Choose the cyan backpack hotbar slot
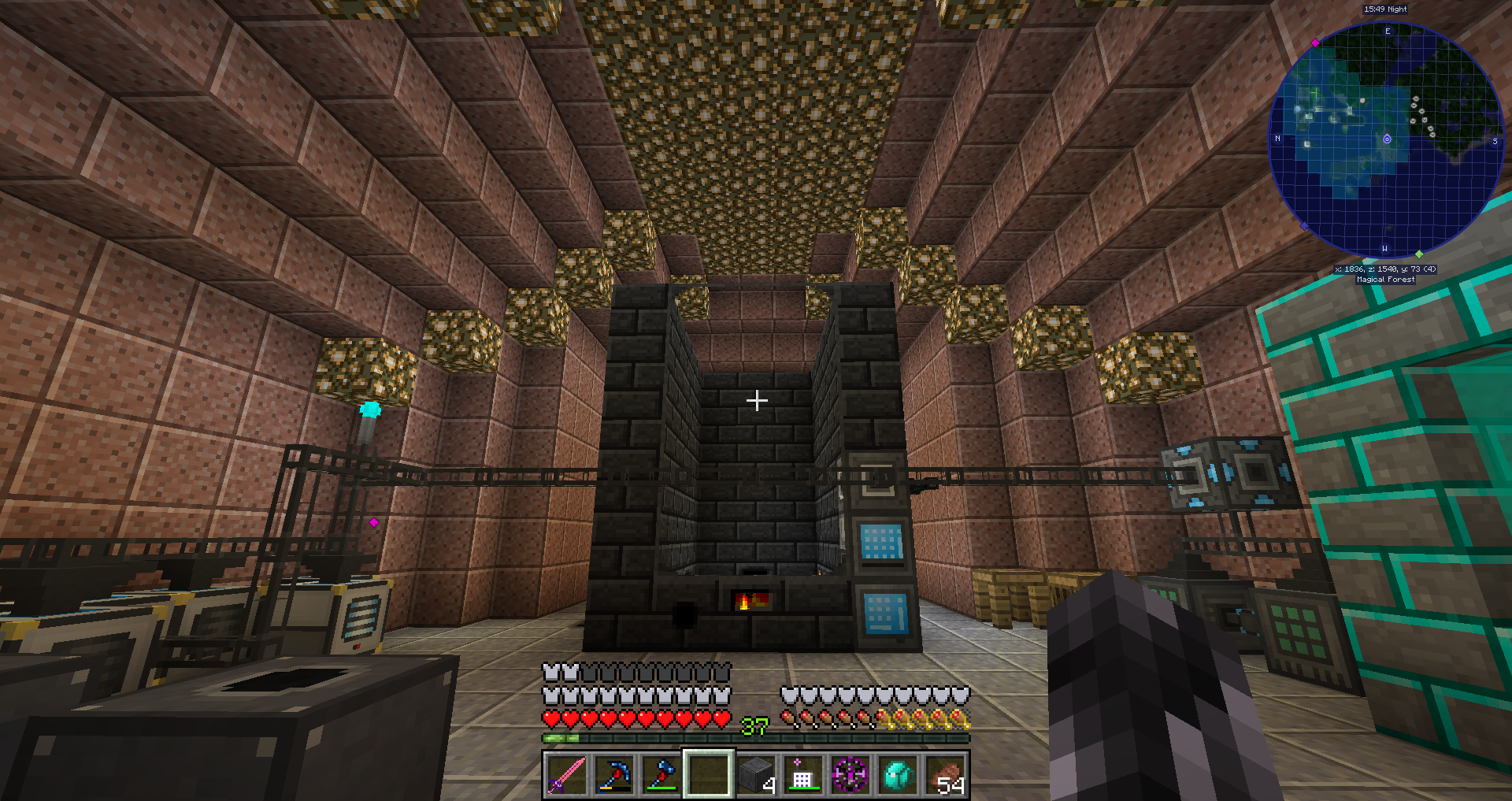The height and width of the screenshot is (801, 1512). click(x=898, y=774)
